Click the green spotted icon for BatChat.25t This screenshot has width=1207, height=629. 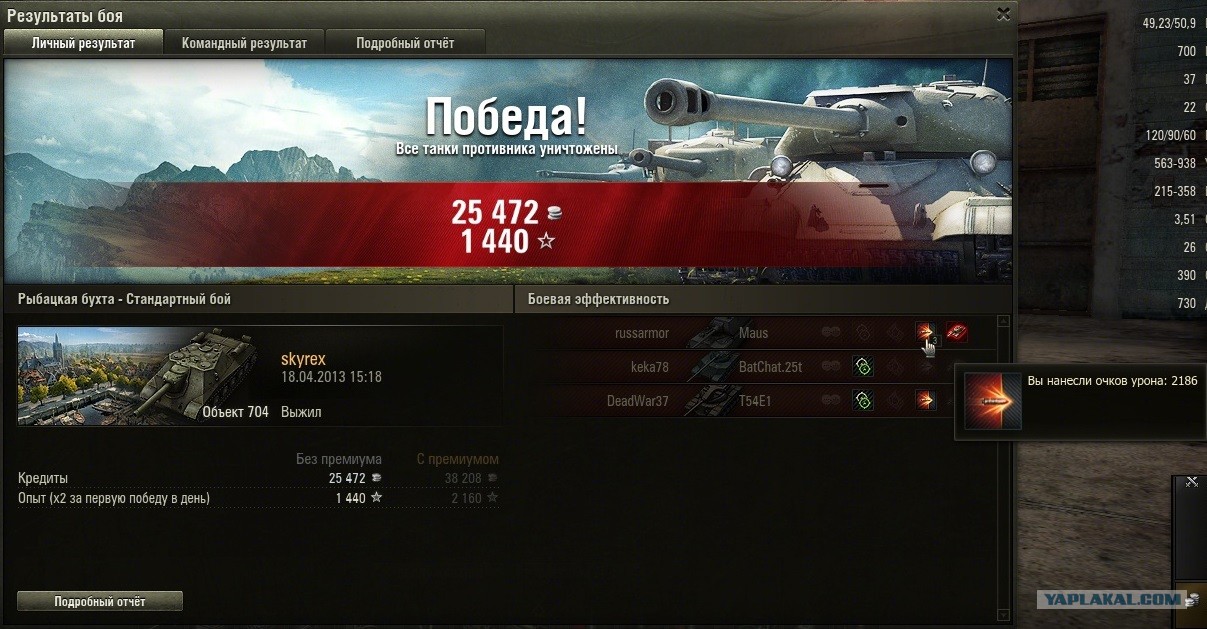point(863,367)
